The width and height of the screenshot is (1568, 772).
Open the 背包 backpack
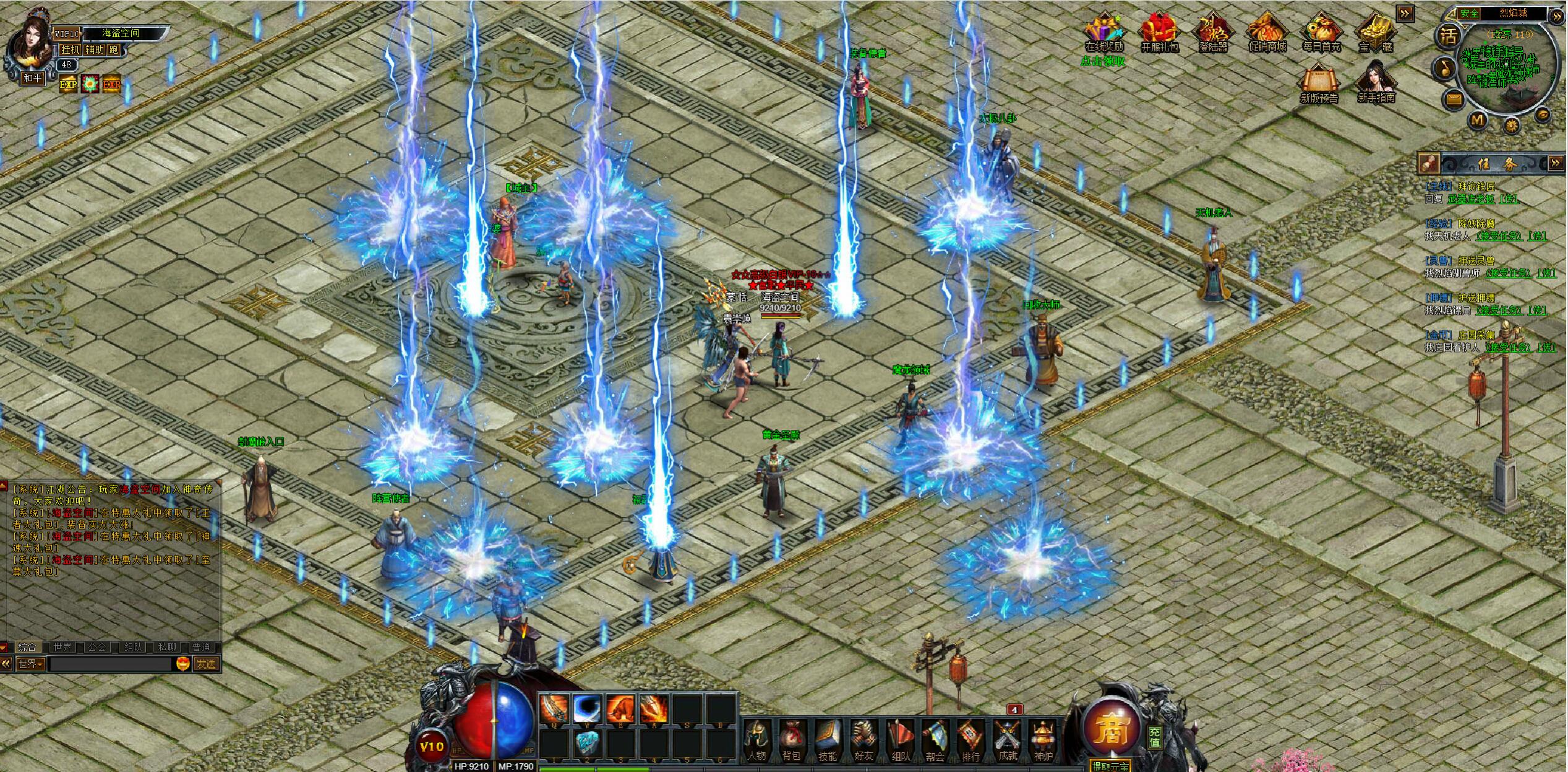(x=792, y=740)
